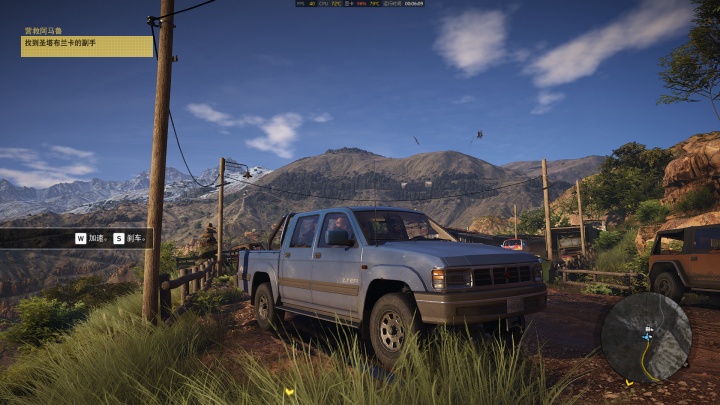Select the yellow mission objective tracker
Image resolution: width=720 pixels, height=405 pixels.
coord(87,46)
